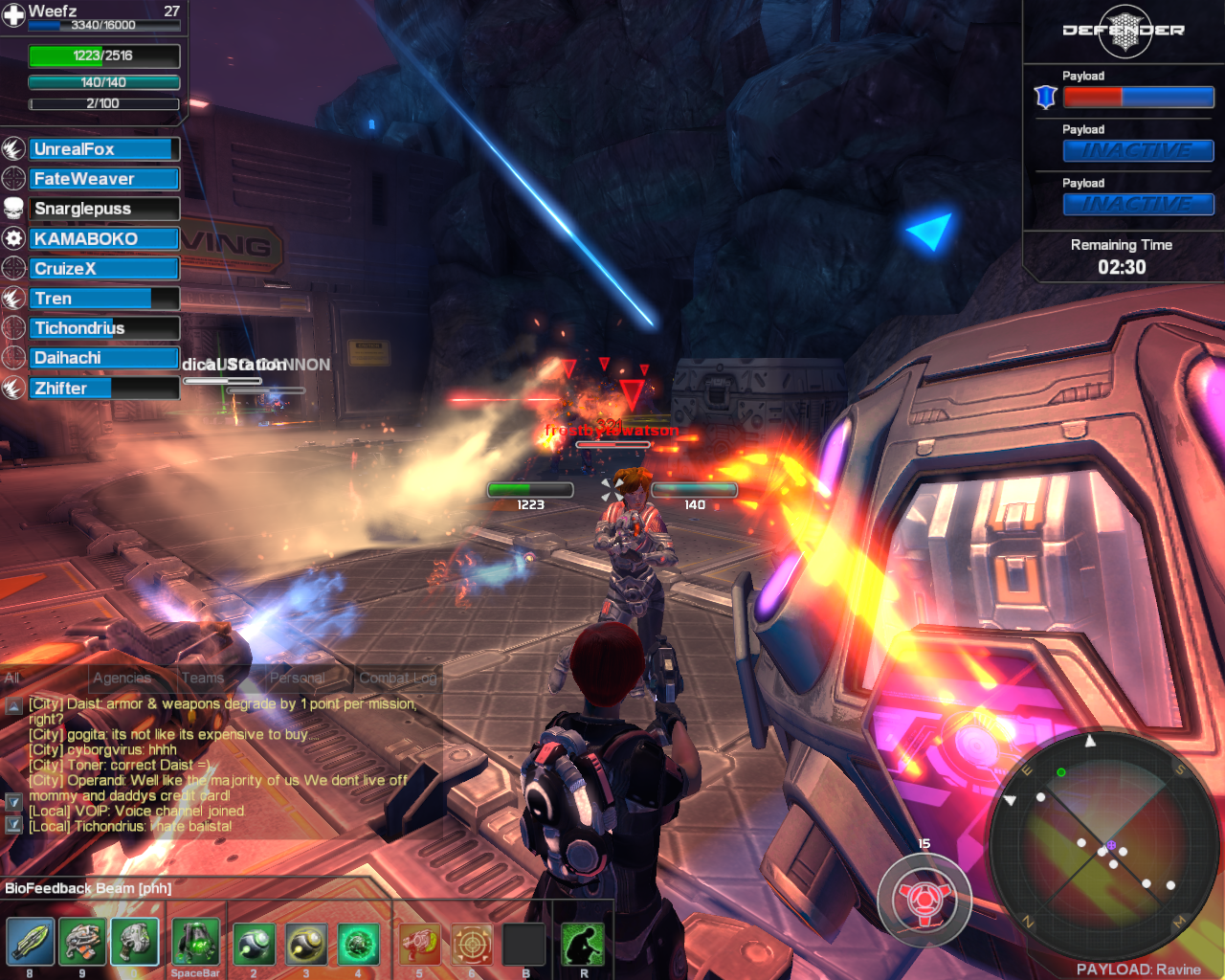Select Zhifter in the team roster
1225x980 pixels.
tap(102, 389)
